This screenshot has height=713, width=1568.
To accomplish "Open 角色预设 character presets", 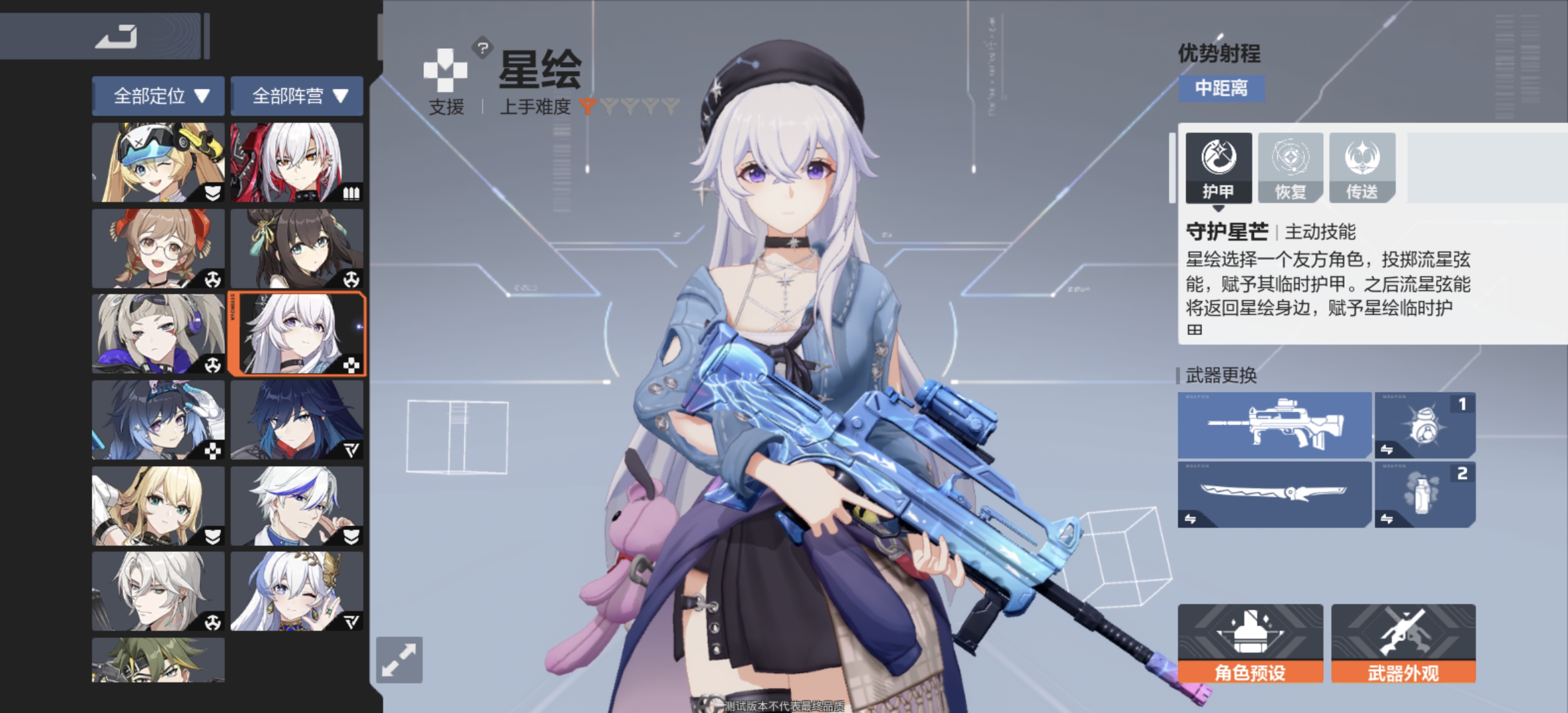I will tap(1250, 643).
